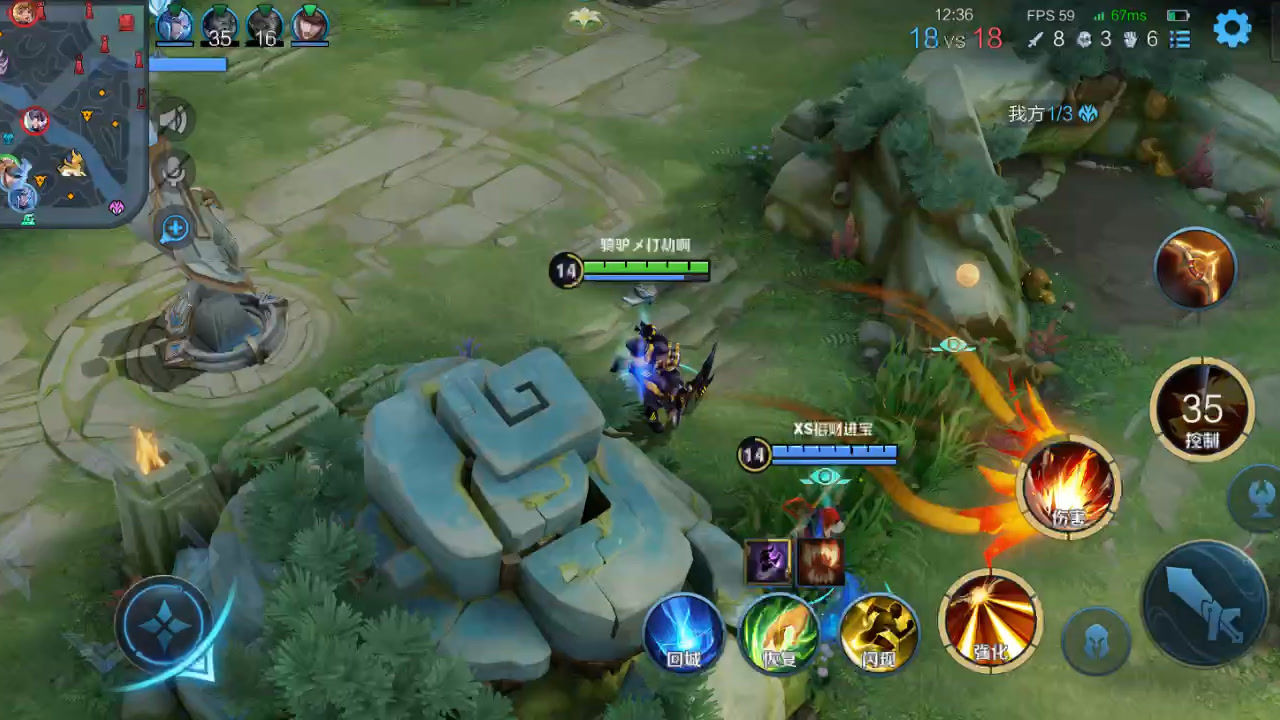Open the blue quick chat bubble
This screenshot has height=720, width=1280.
tap(174, 229)
